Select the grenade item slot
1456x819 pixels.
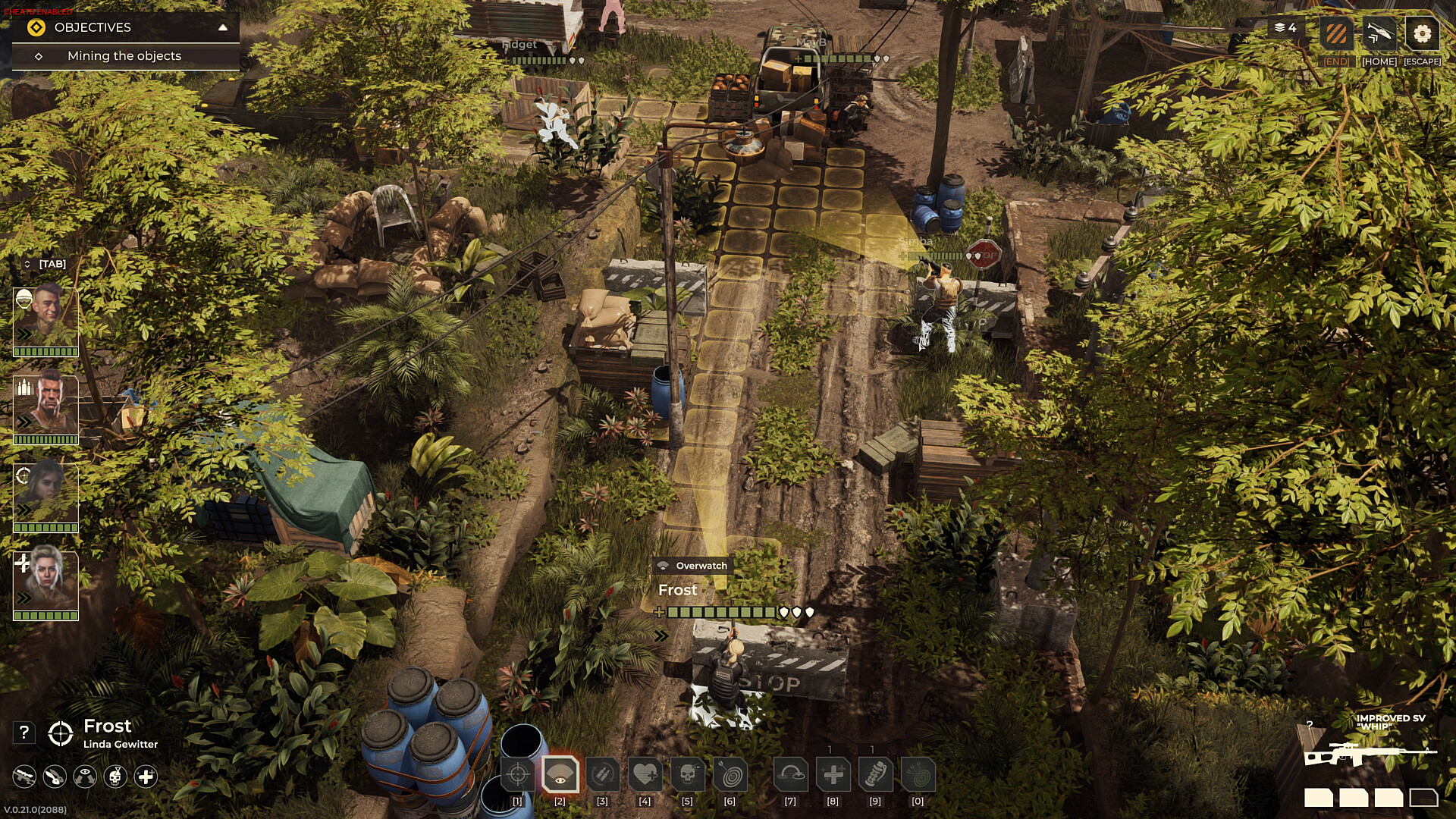[x=875, y=775]
